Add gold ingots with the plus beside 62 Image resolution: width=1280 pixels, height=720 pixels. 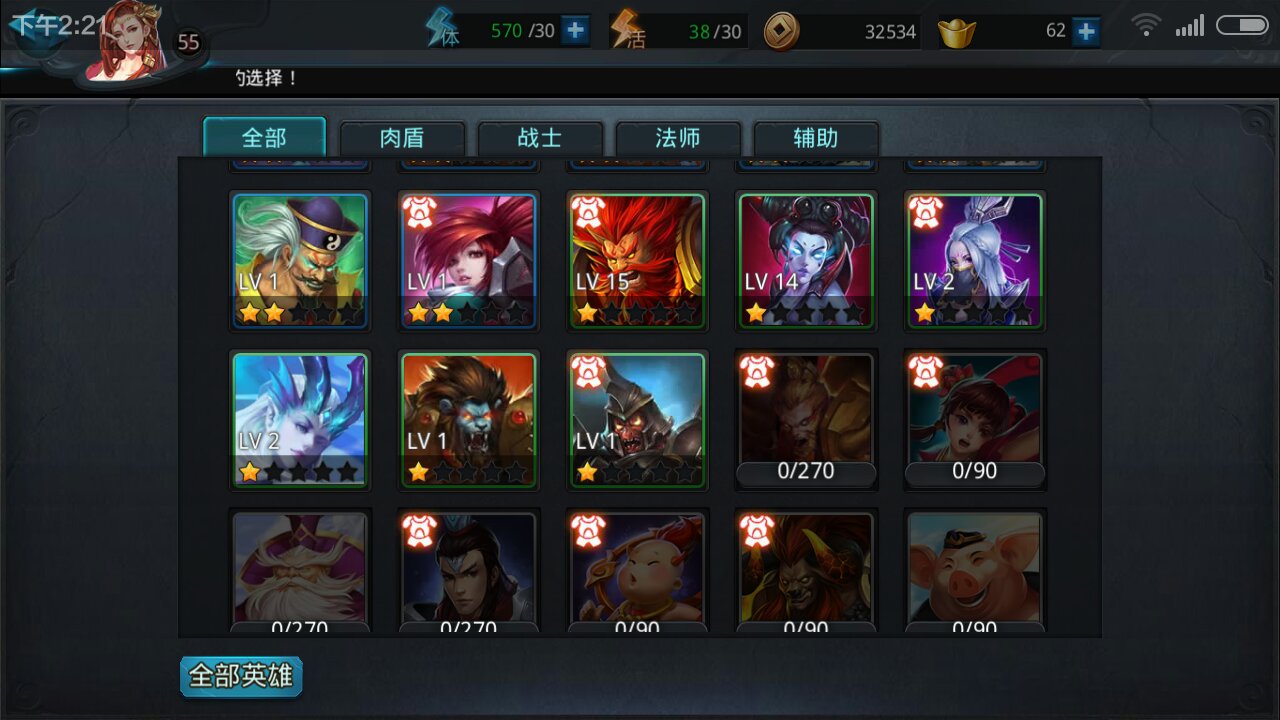[x=1085, y=31]
